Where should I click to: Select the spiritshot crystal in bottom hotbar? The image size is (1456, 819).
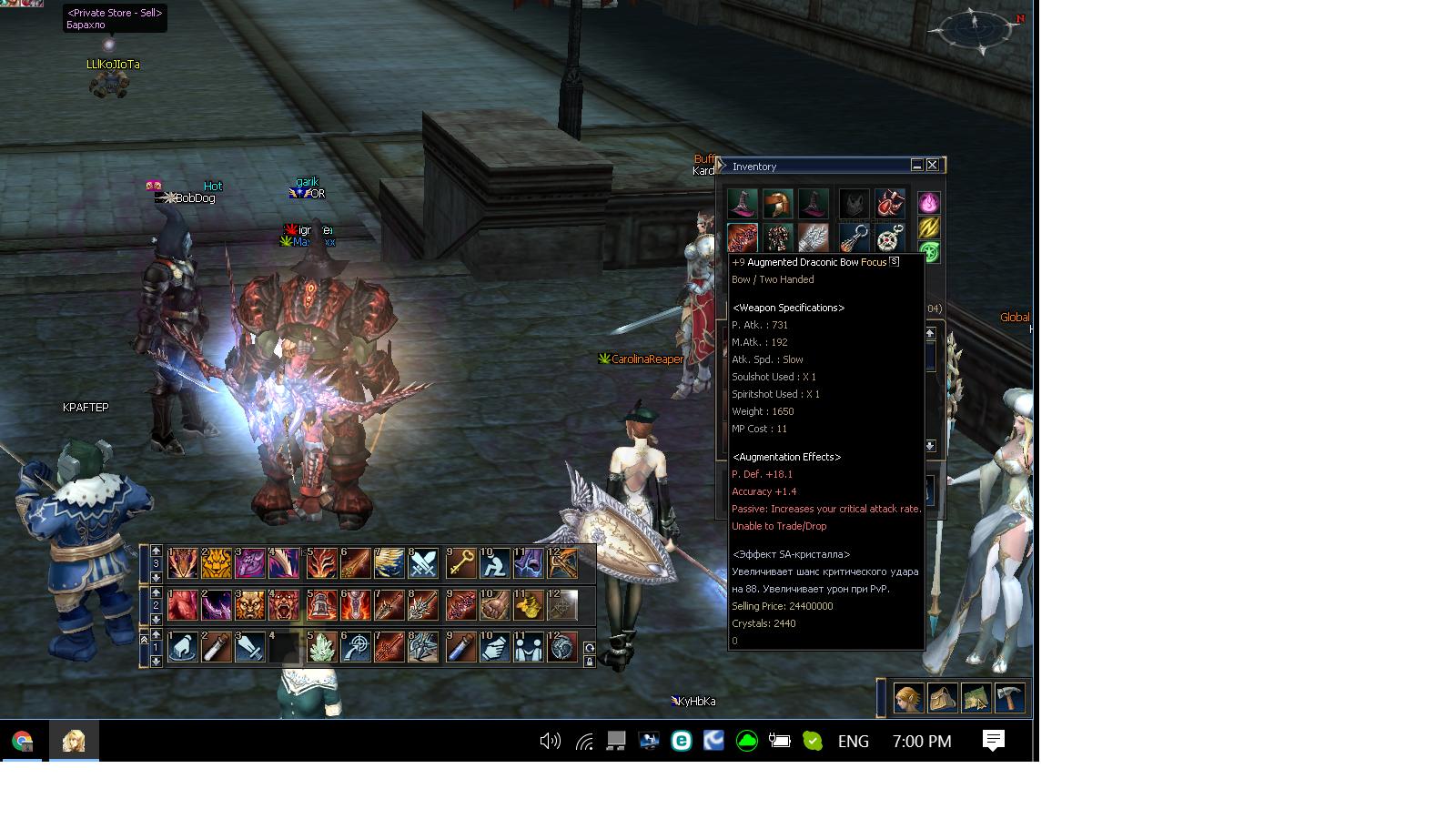[320, 649]
